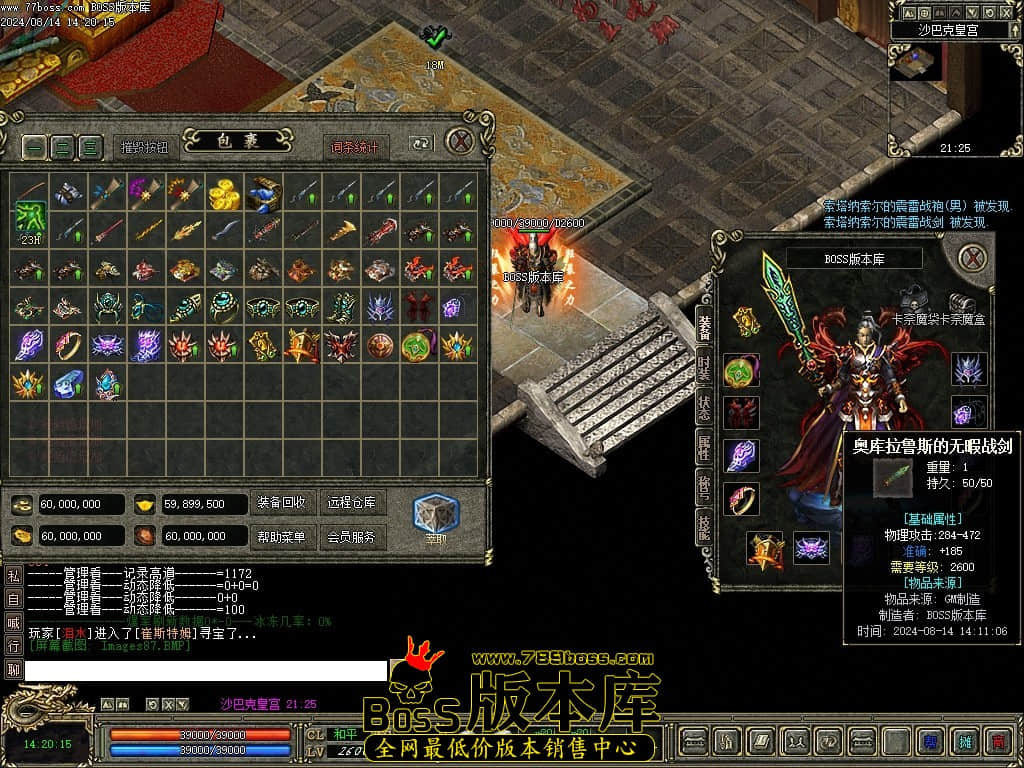
Task: Click the chat input field
Action: 205,670
